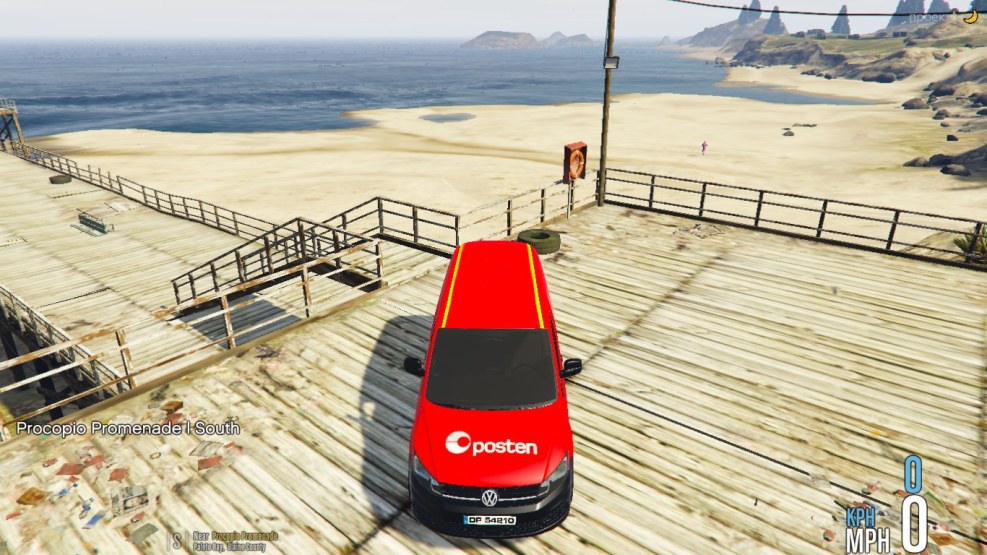Select the compass heading S indicator
Image resolution: width=987 pixels, height=555 pixels.
click(x=177, y=540)
